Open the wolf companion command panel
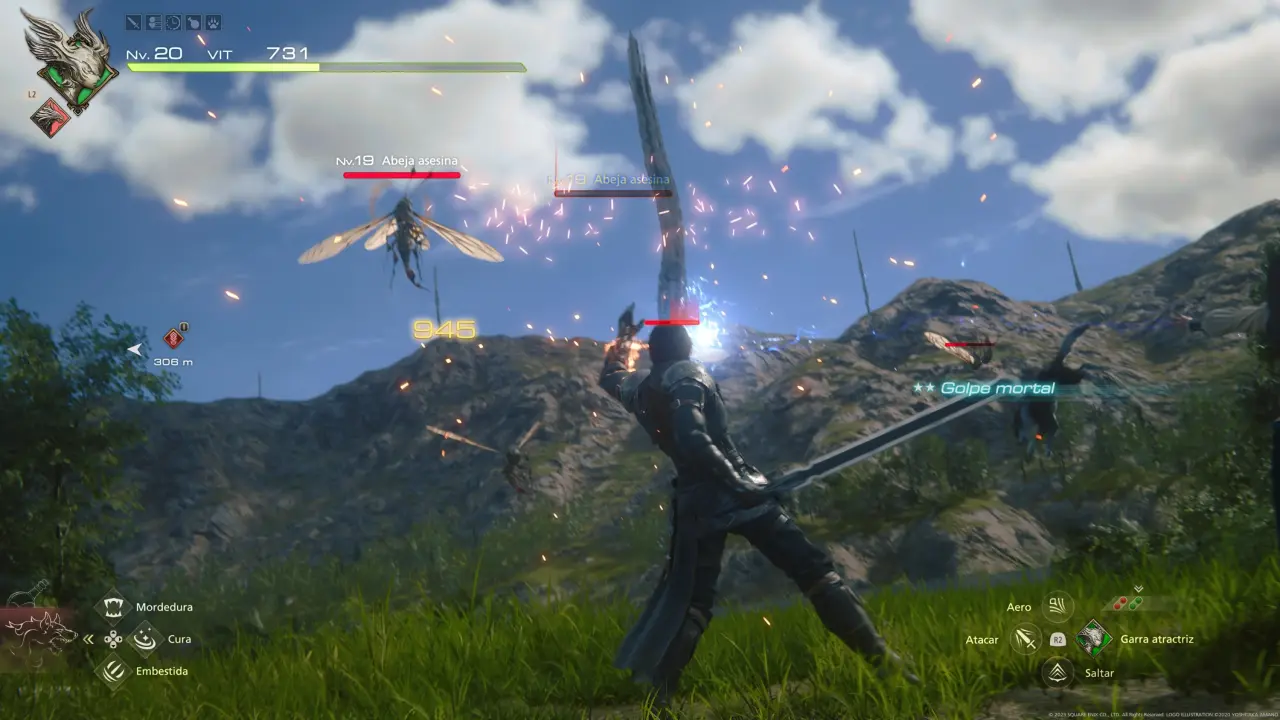This screenshot has width=1280, height=720. (x=38, y=636)
